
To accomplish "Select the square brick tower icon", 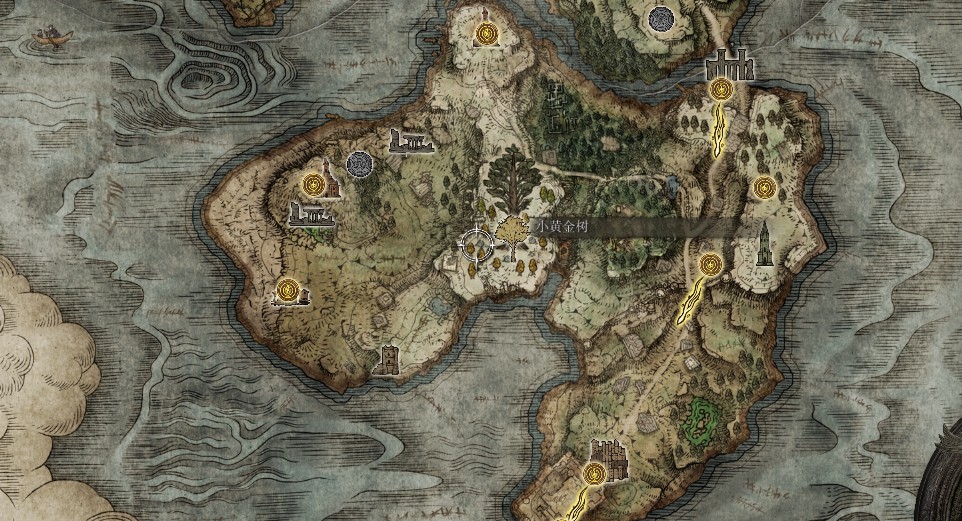I will click(x=389, y=360).
